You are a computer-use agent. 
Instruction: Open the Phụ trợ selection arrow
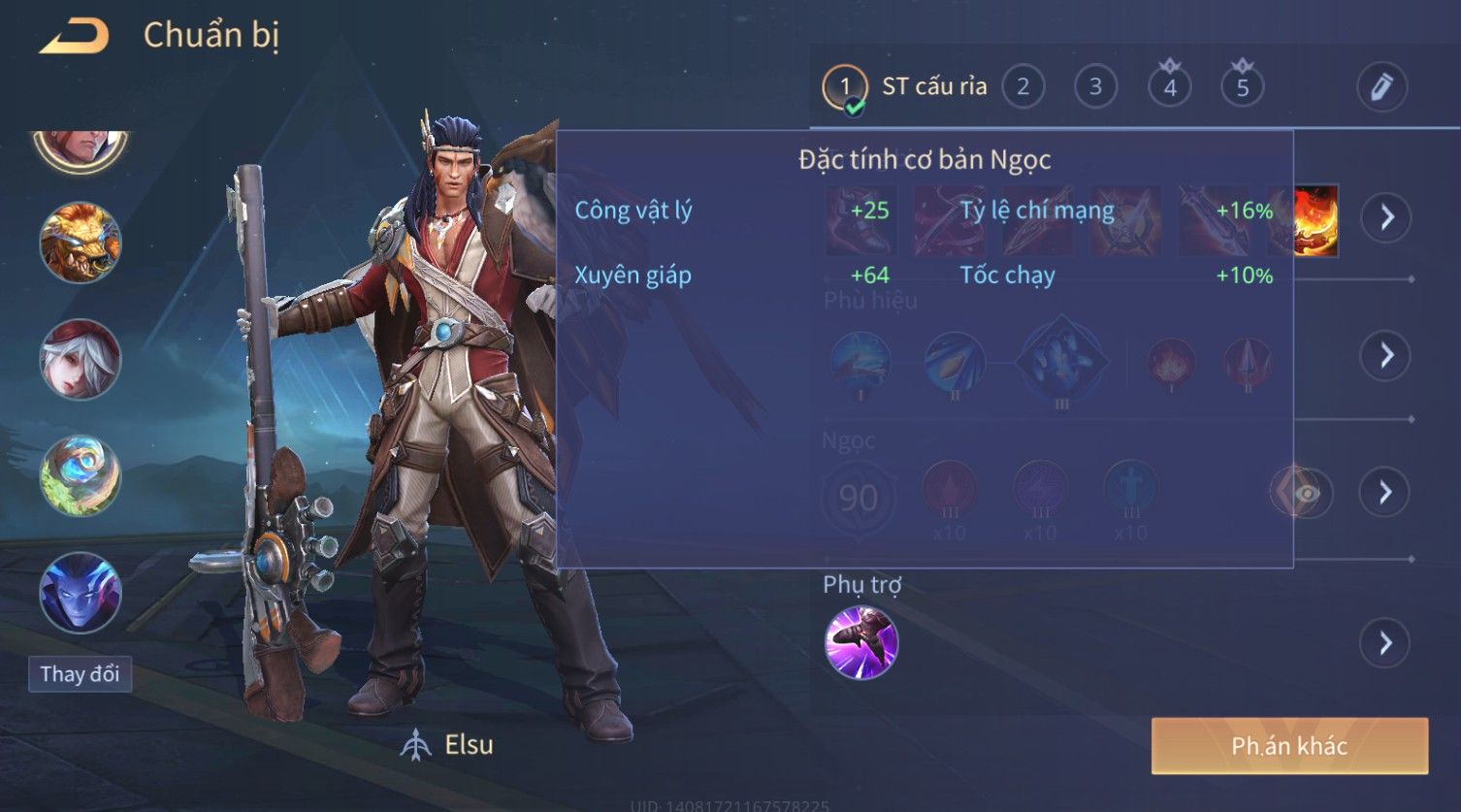[1385, 643]
